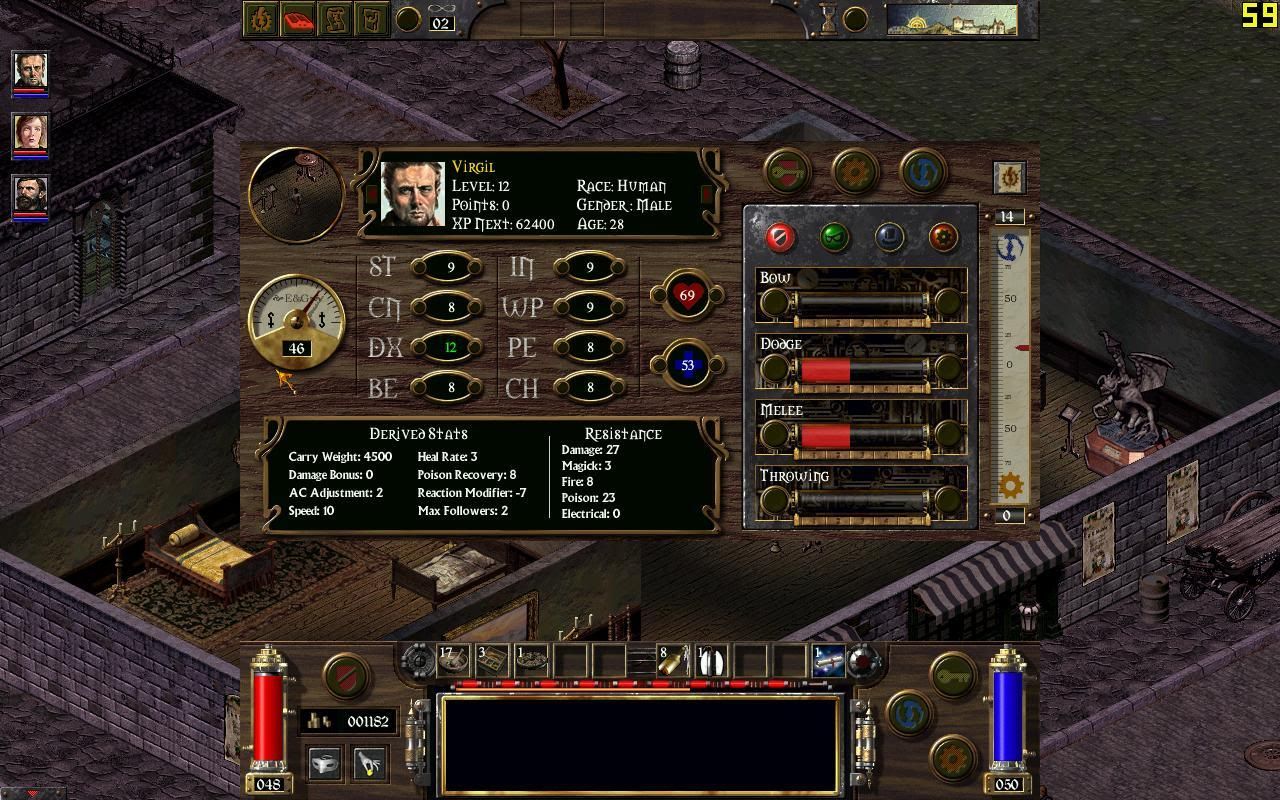
Task: Click the red shoe icon in top bar
Action: click(298, 19)
